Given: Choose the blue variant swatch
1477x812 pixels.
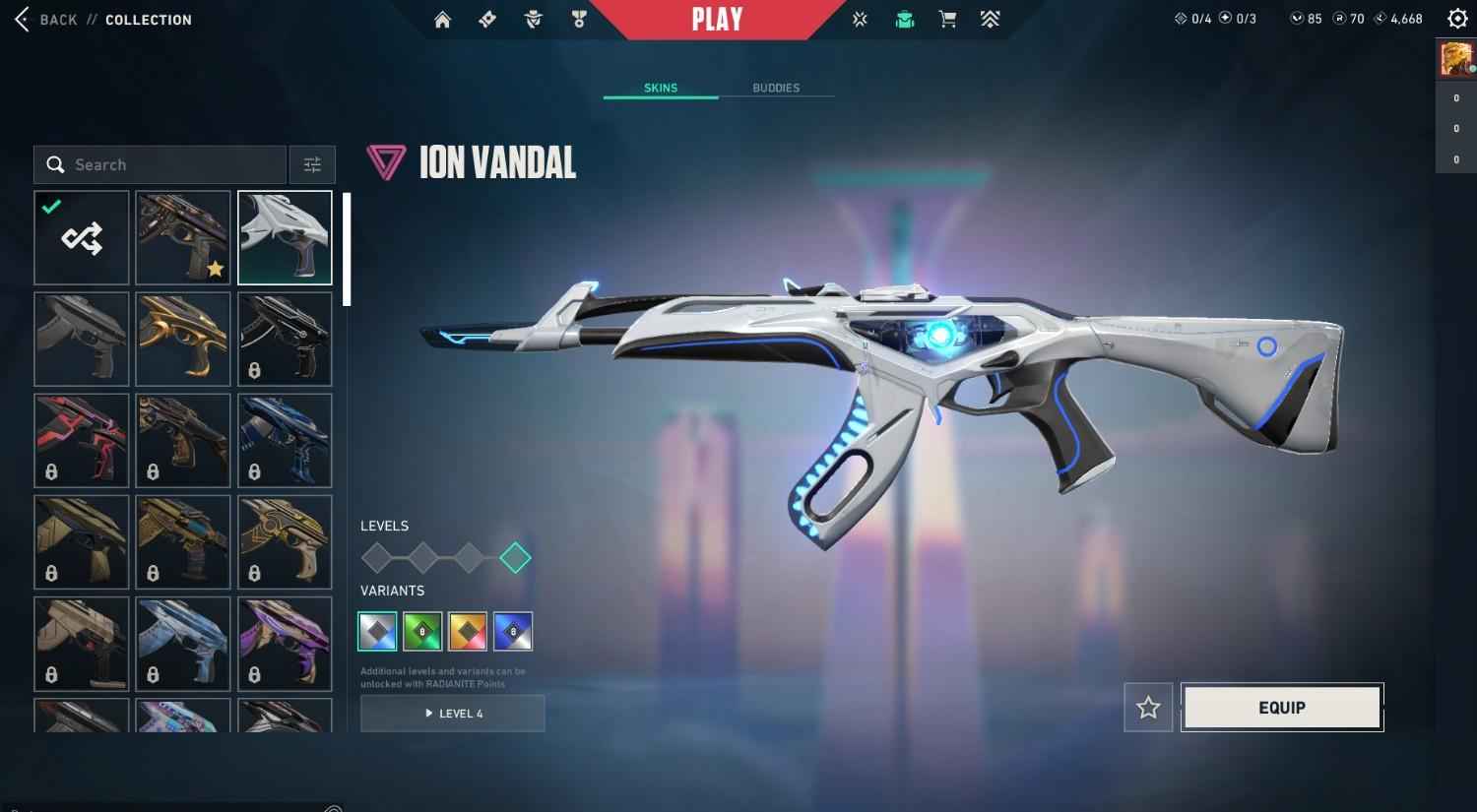Looking at the screenshot, I should point(513,632).
